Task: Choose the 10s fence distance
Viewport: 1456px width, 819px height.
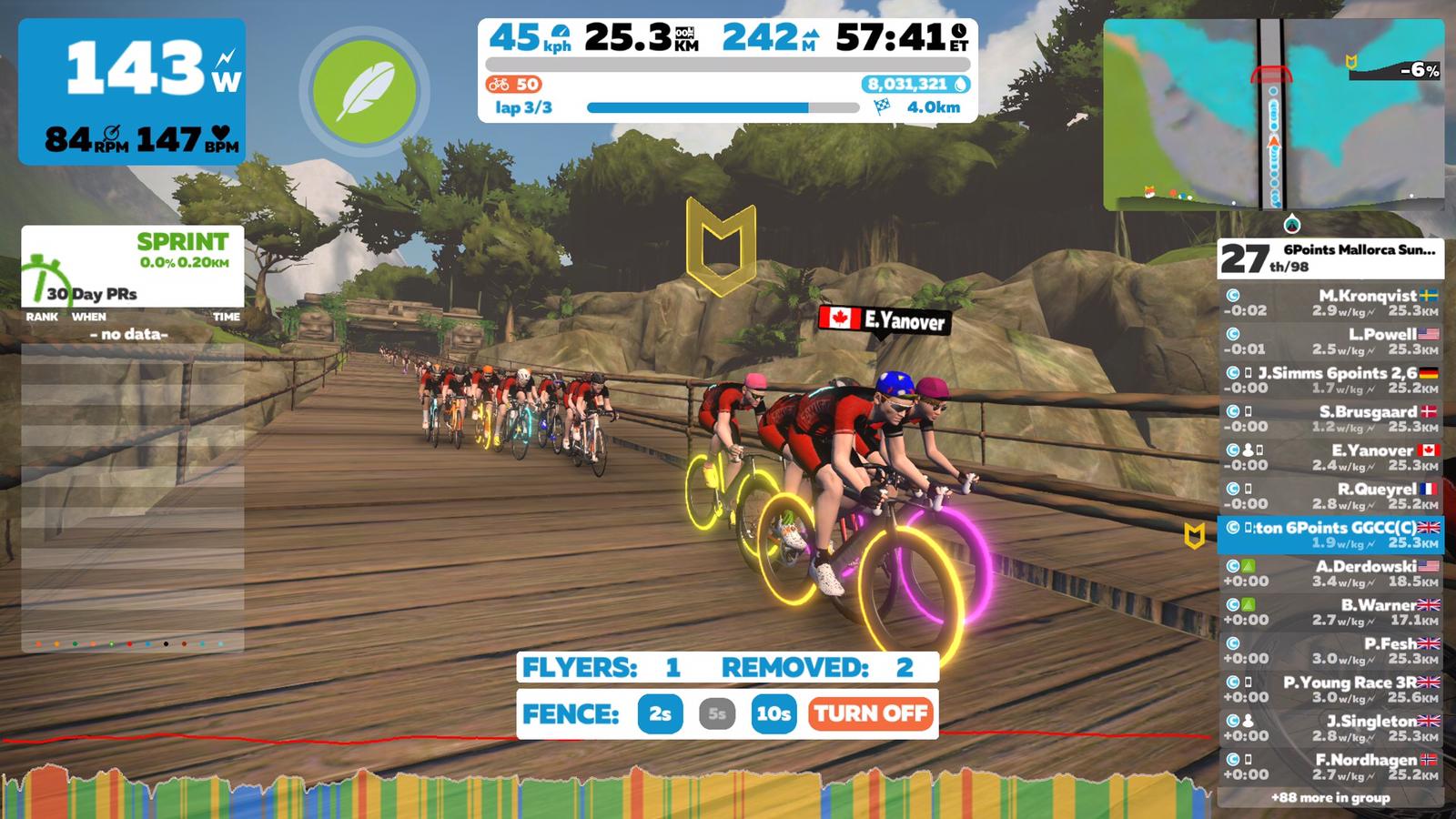Action: 773,713
